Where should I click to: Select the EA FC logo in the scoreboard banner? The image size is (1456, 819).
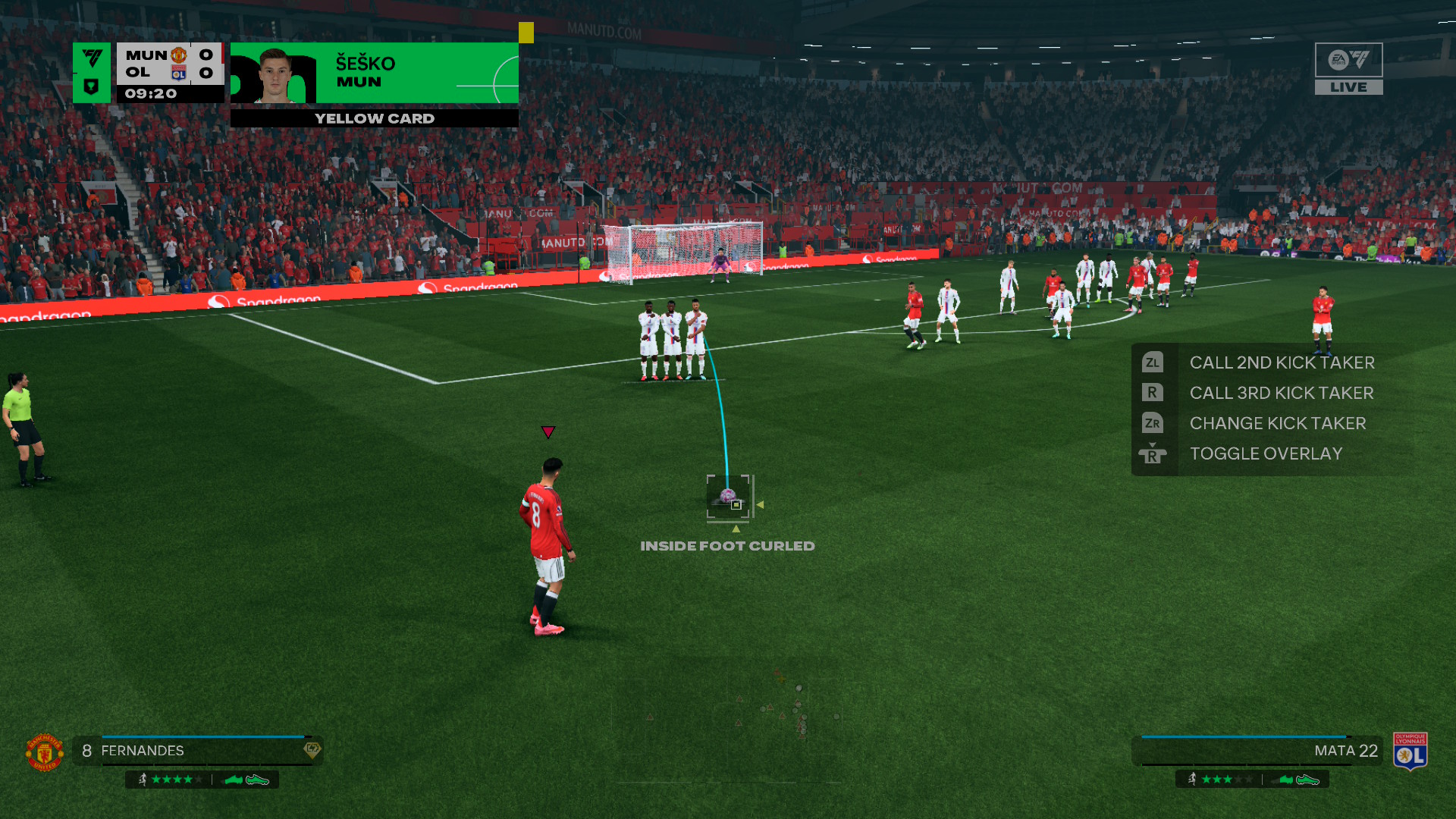92,56
